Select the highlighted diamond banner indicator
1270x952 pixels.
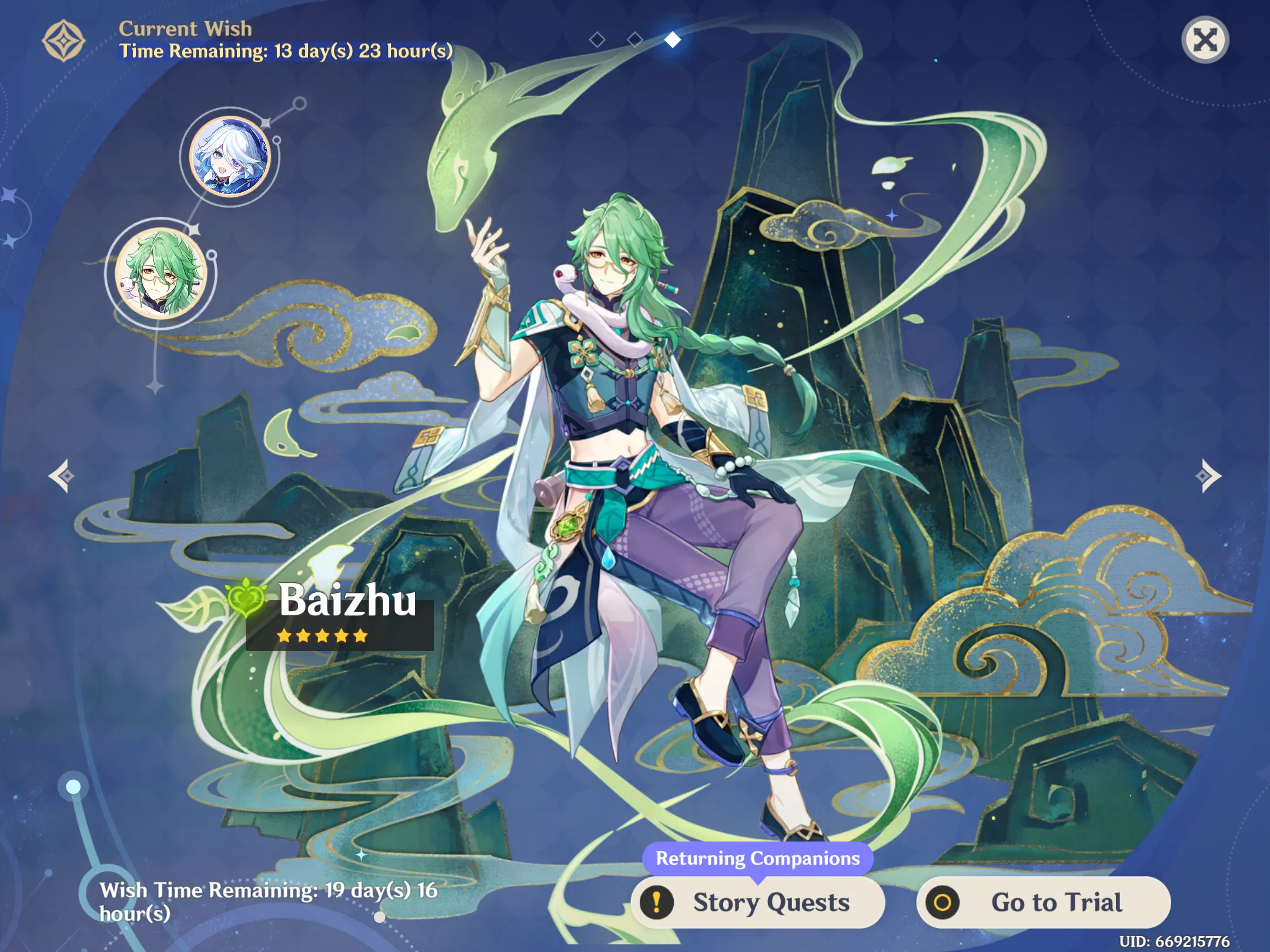coord(672,40)
